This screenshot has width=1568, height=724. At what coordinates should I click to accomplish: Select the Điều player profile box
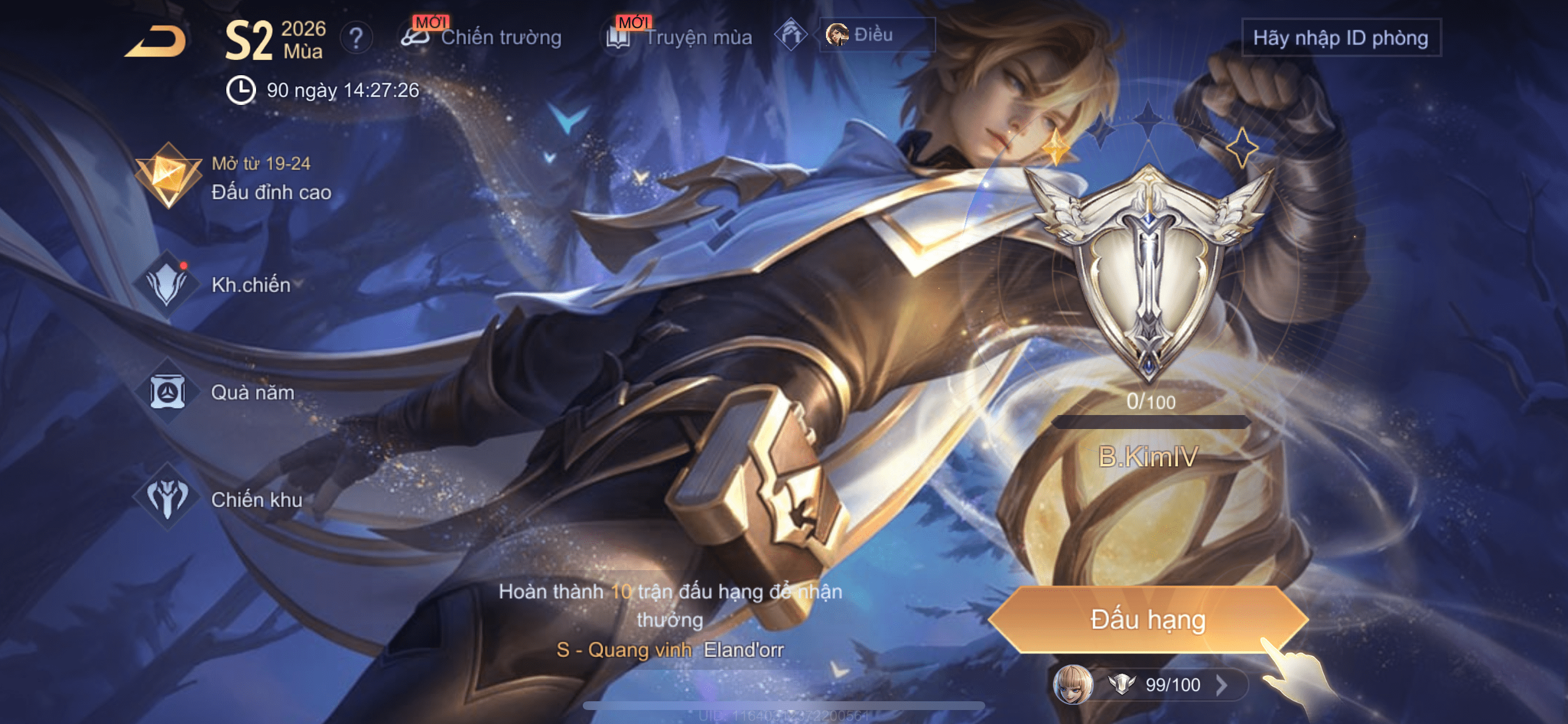[x=876, y=34]
